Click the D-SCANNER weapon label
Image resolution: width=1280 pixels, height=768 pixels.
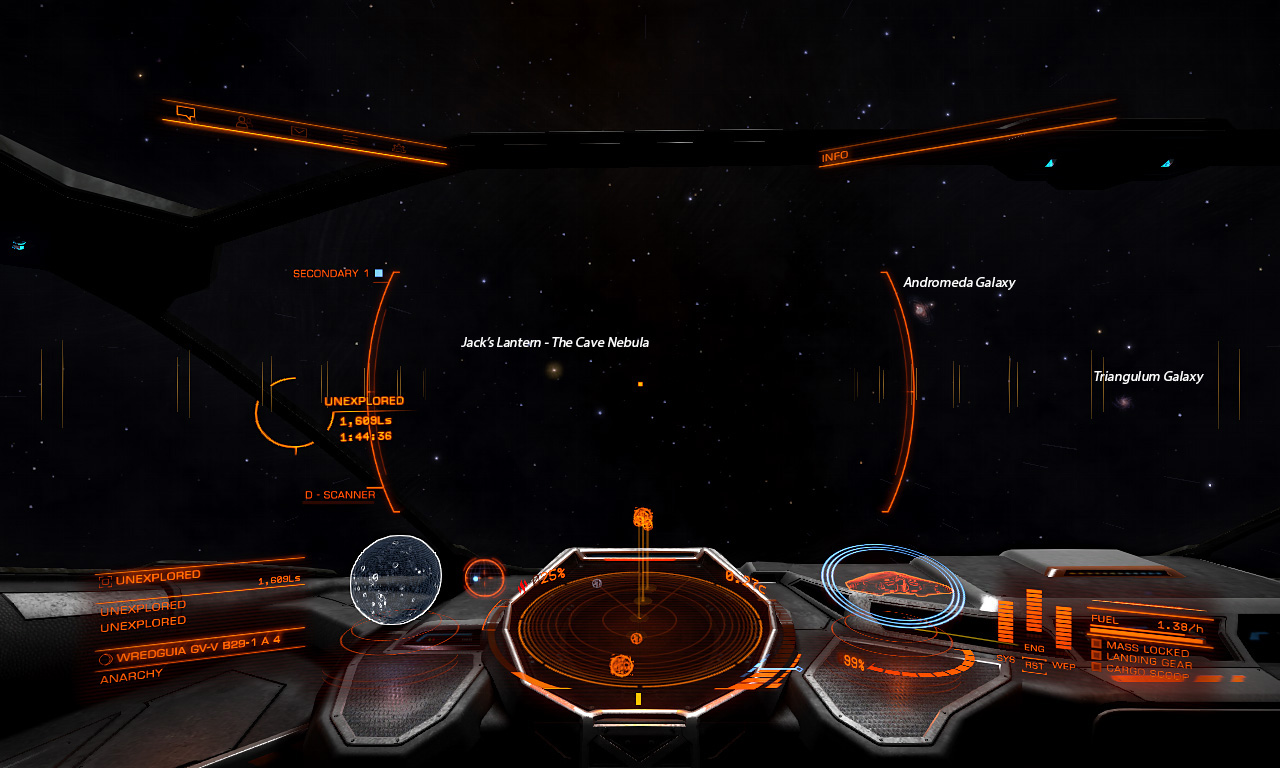[340, 495]
